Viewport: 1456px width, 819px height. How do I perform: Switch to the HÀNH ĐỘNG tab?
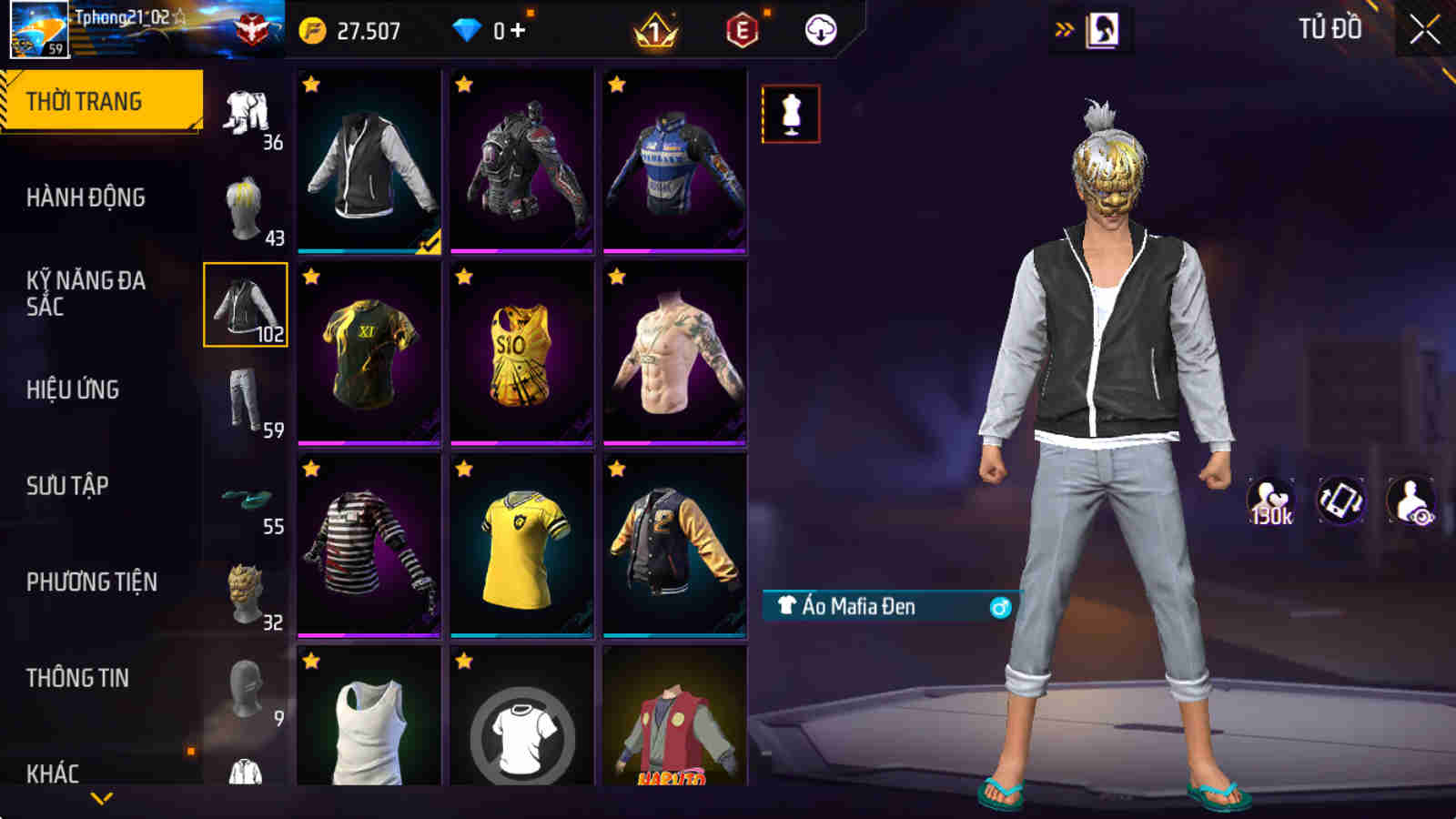point(82,198)
